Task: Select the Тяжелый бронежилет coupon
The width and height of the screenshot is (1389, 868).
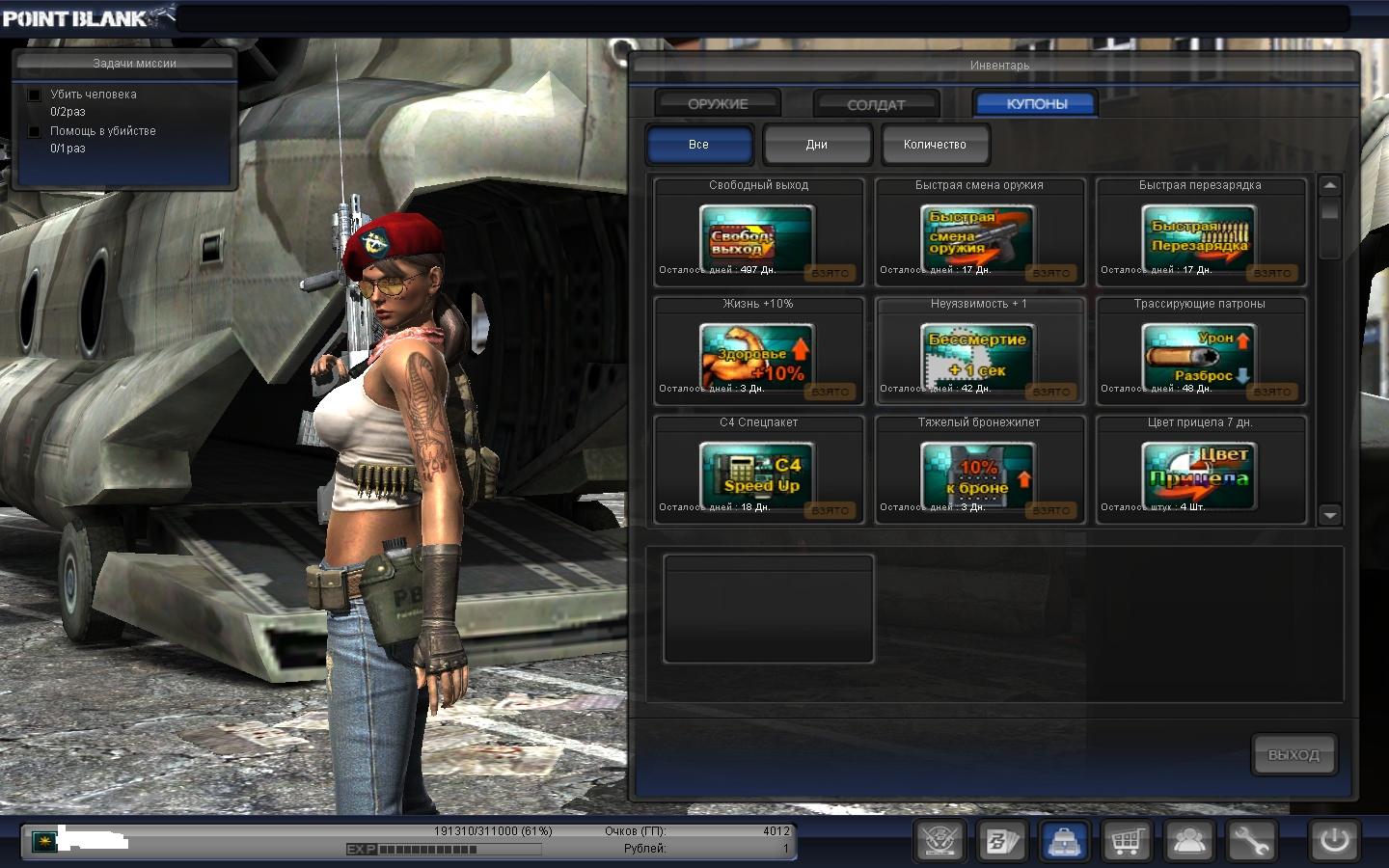Action: click(x=978, y=473)
